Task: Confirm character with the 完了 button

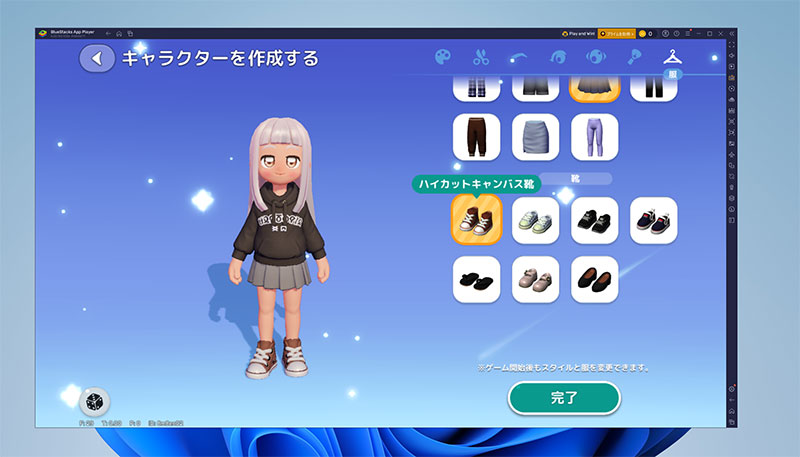Action: click(564, 397)
